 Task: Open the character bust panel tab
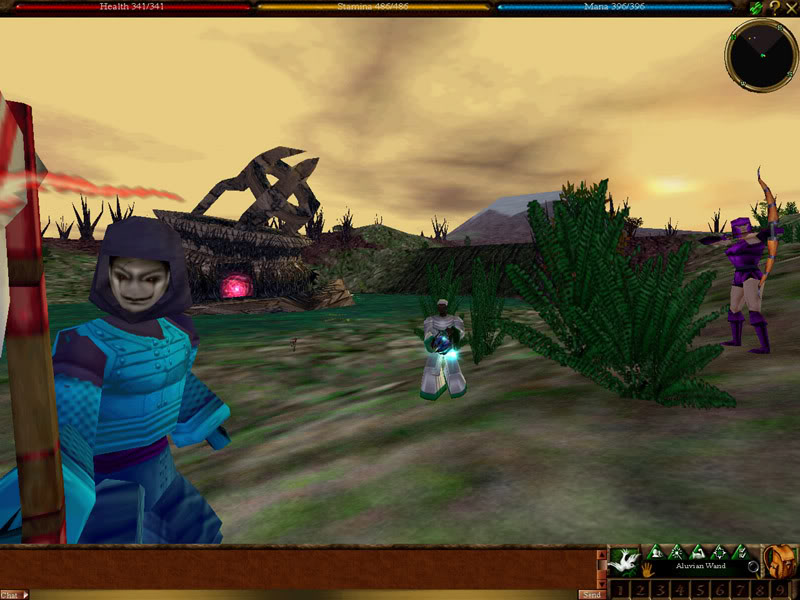coord(656,552)
